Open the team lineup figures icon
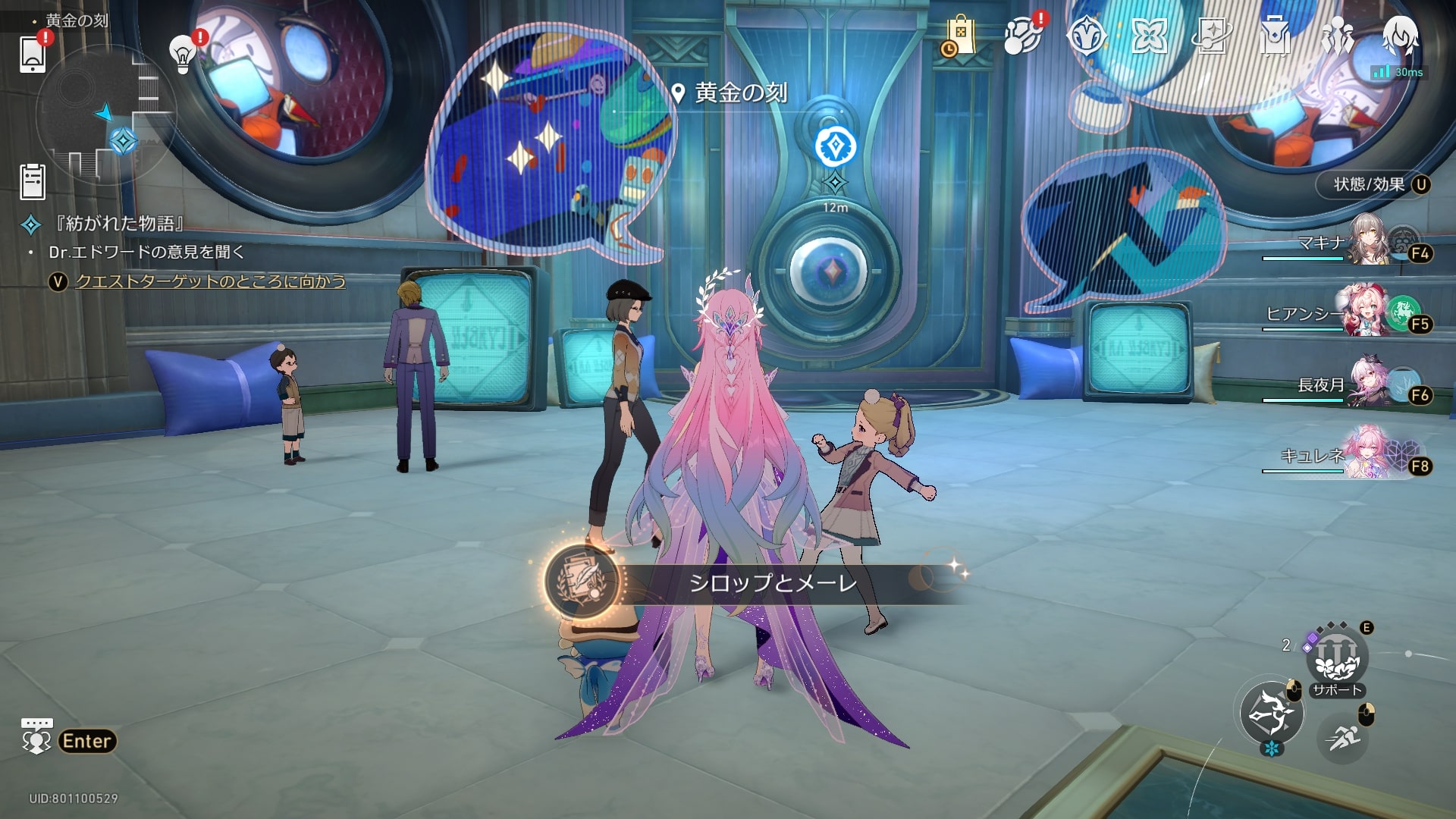The image size is (1456, 819). point(1337,36)
